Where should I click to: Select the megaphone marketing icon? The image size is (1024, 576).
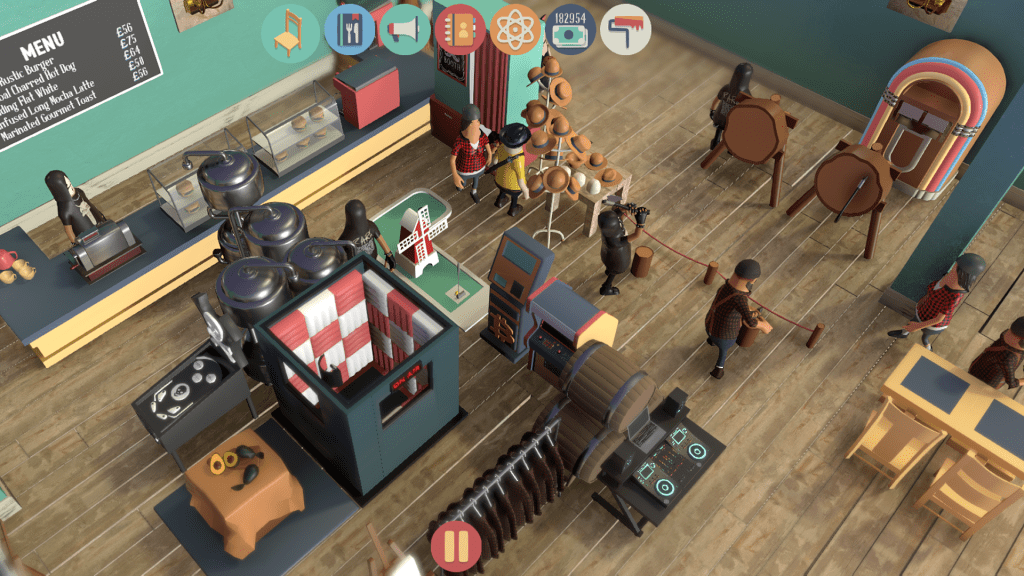tap(405, 30)
